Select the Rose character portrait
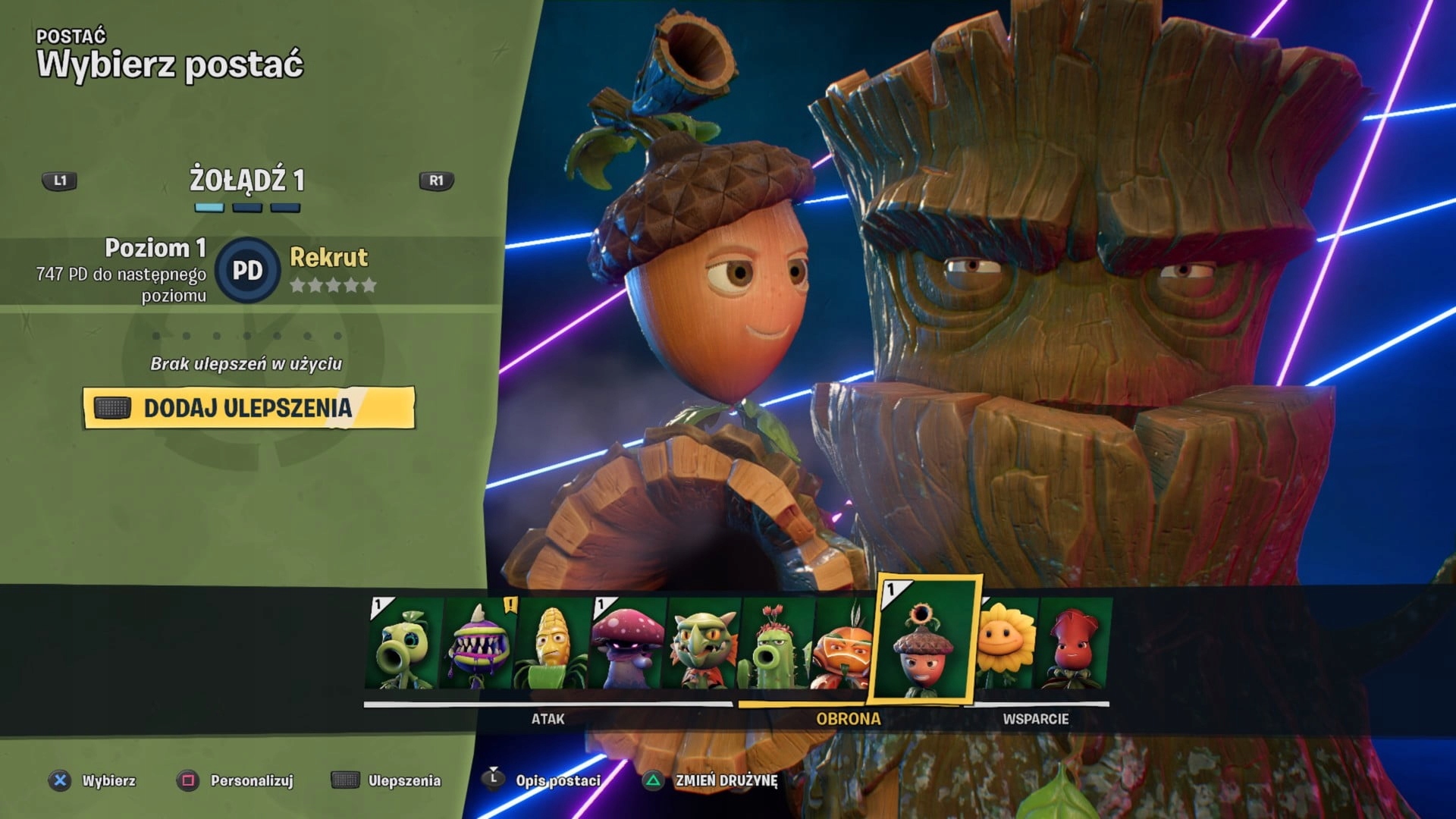This screenshot has width=1456, height=819. (1074, 644)
